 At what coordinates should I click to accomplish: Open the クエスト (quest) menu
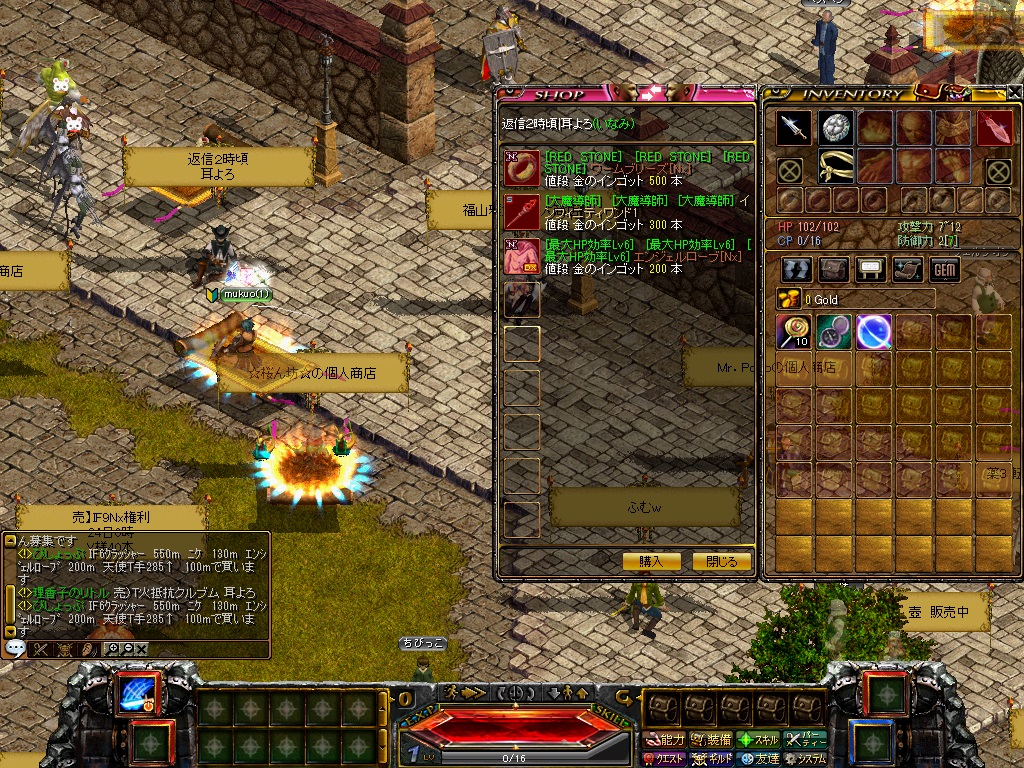click(x=664, y=759)
